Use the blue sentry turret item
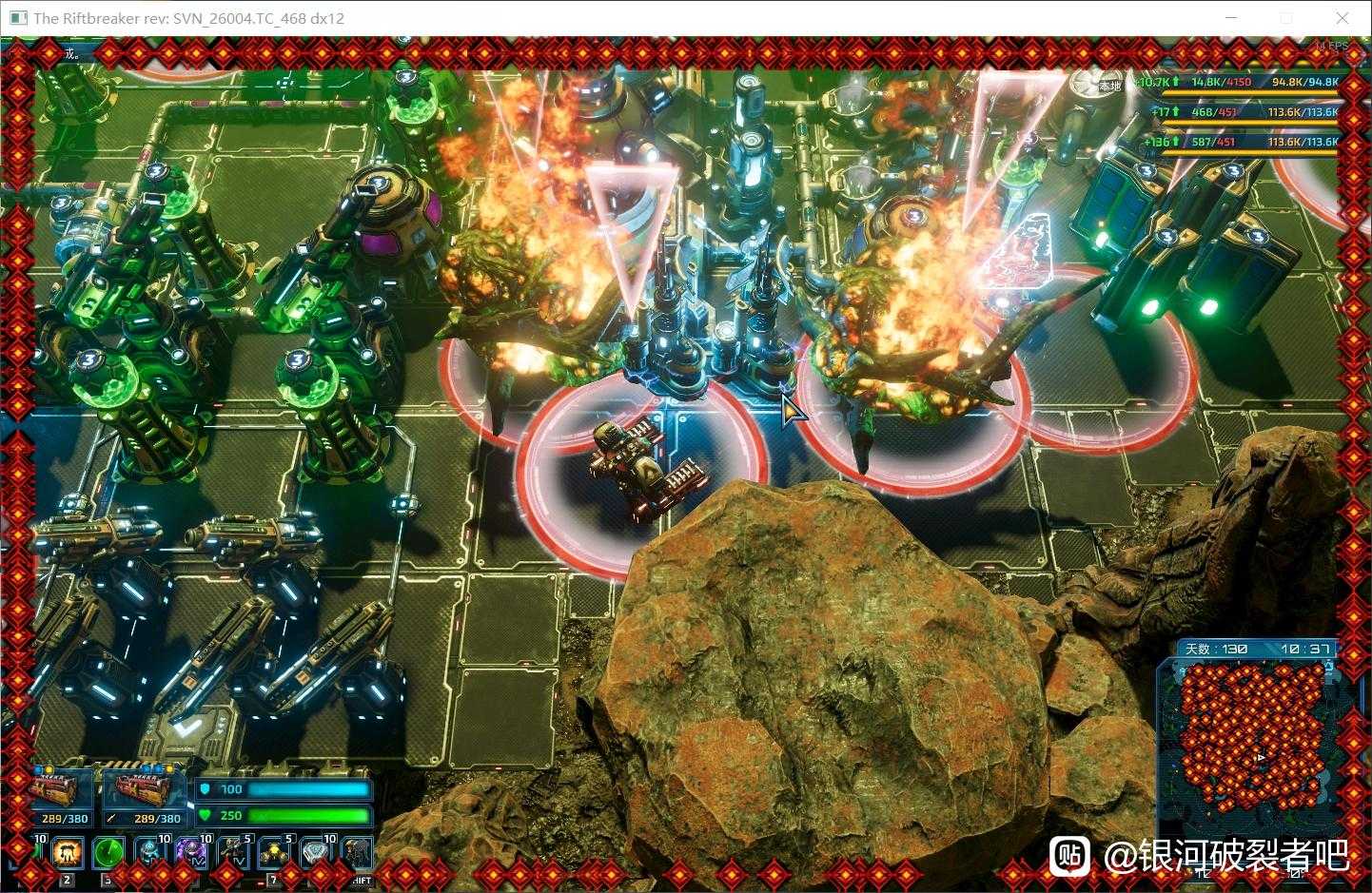Image resolution: width=1372 pixels, height=893 pixels. click(149, 853)
